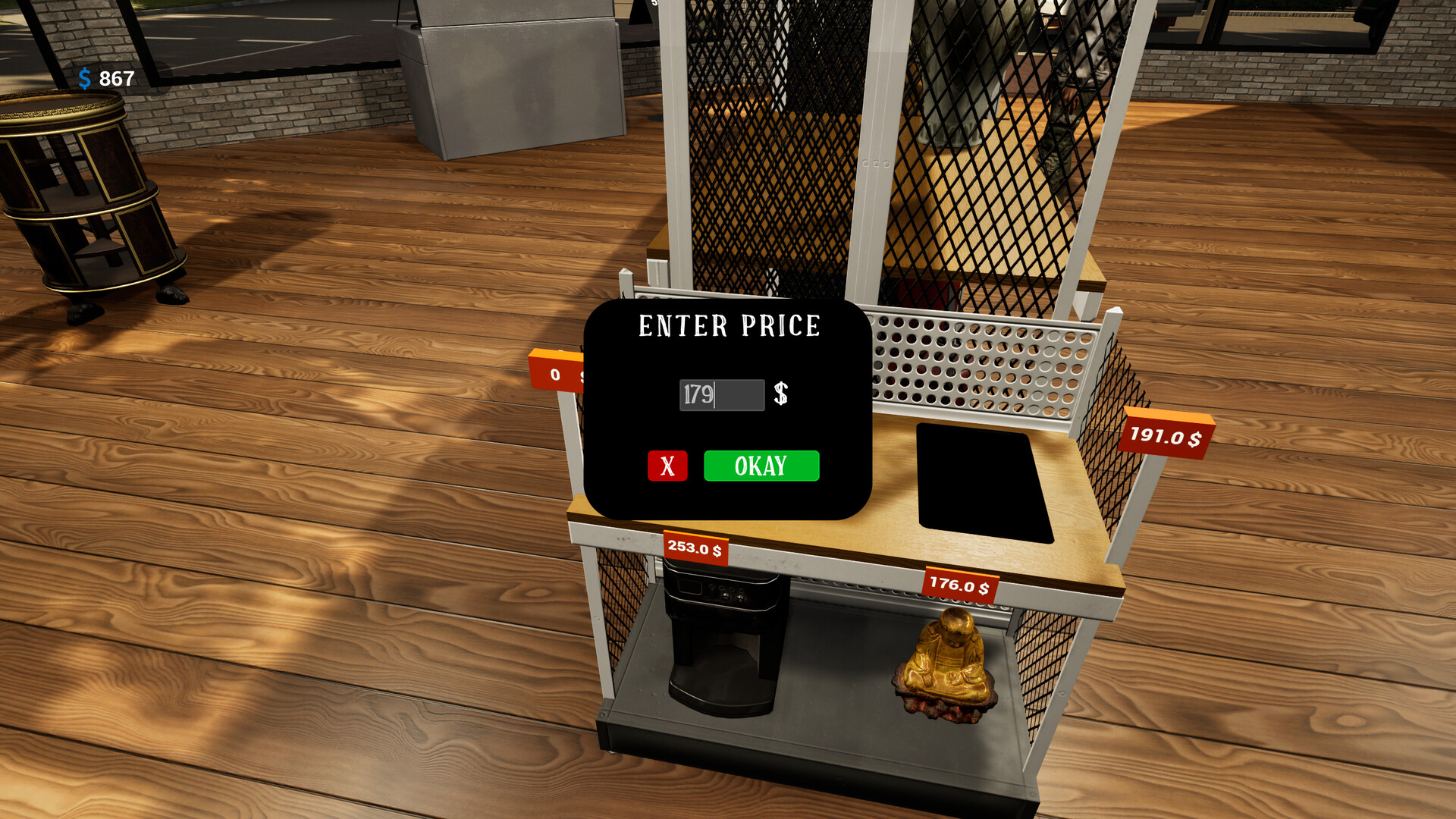Click inside the price input showing 179

point(720,394)
